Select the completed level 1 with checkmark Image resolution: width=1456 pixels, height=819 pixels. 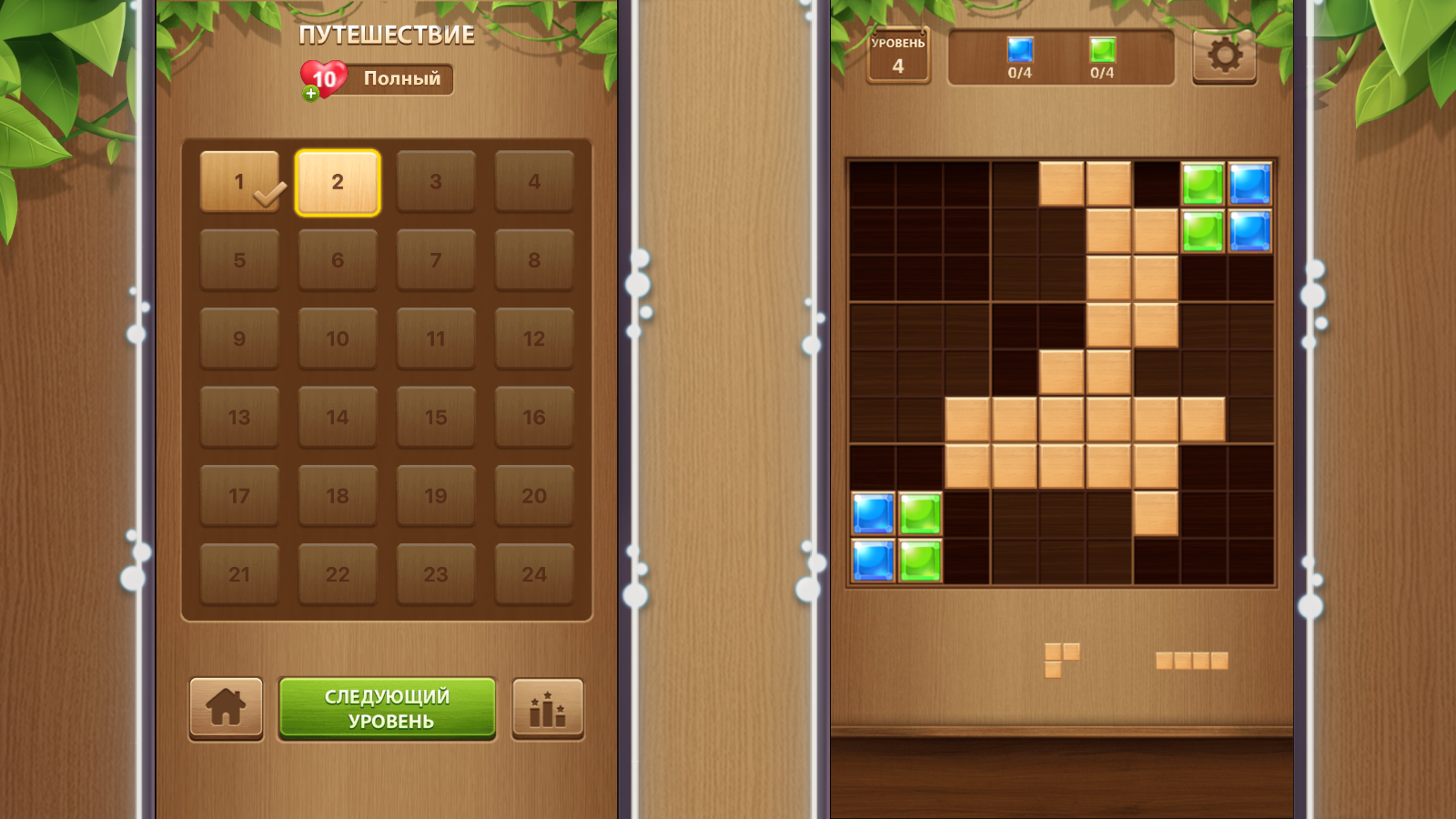(239, 181)
